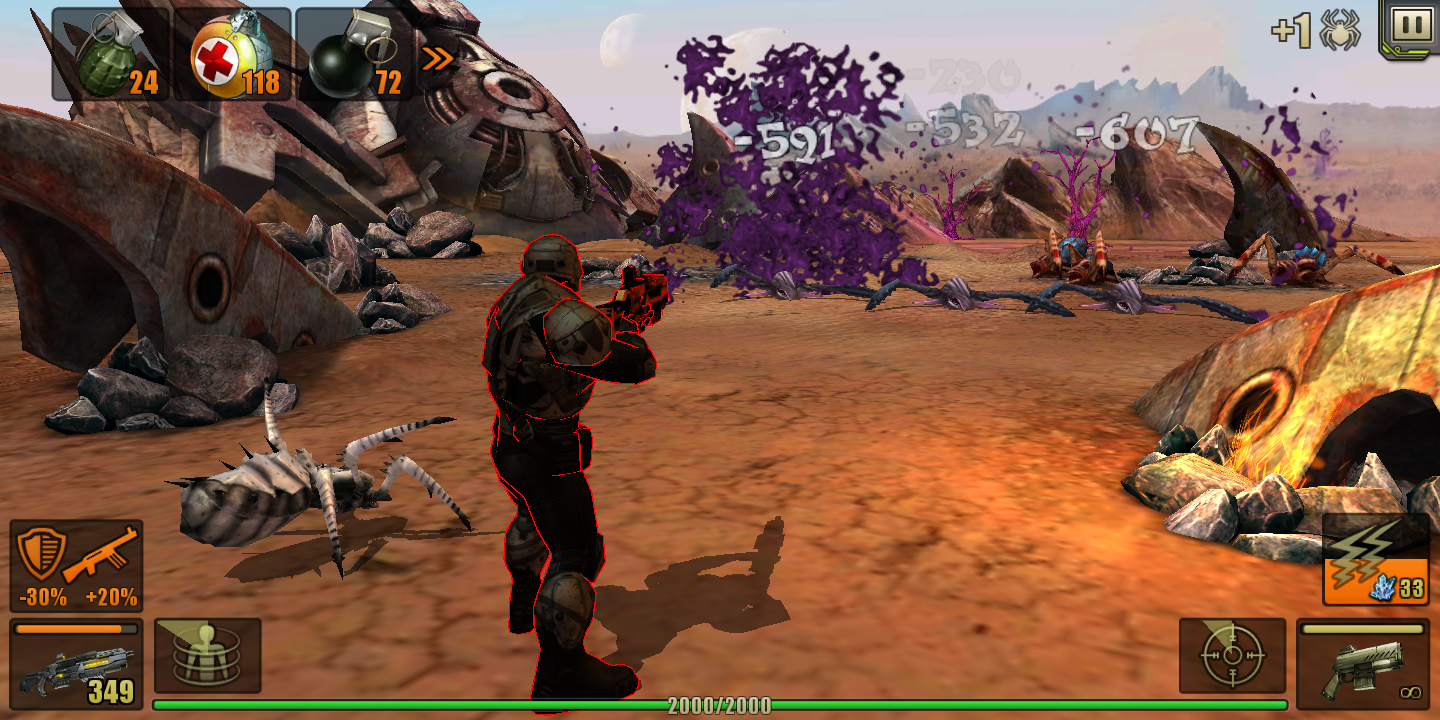Activate the radar soldier ability
This screenshot has width=1440, height=720.
(208, 655)
